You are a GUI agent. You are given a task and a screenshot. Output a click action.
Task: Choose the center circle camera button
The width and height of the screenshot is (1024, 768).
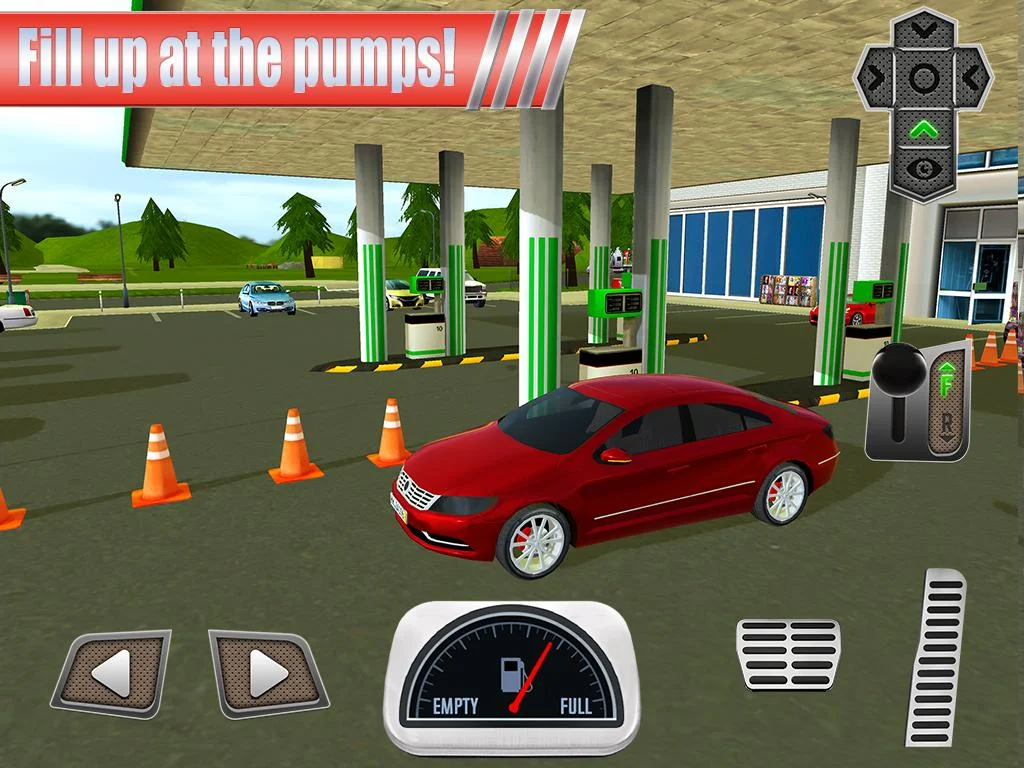[923, 78]
